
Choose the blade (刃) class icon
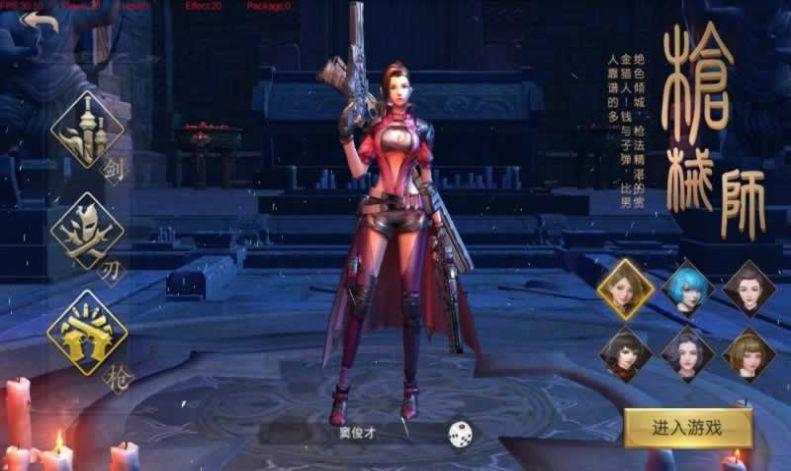[87, 232]
